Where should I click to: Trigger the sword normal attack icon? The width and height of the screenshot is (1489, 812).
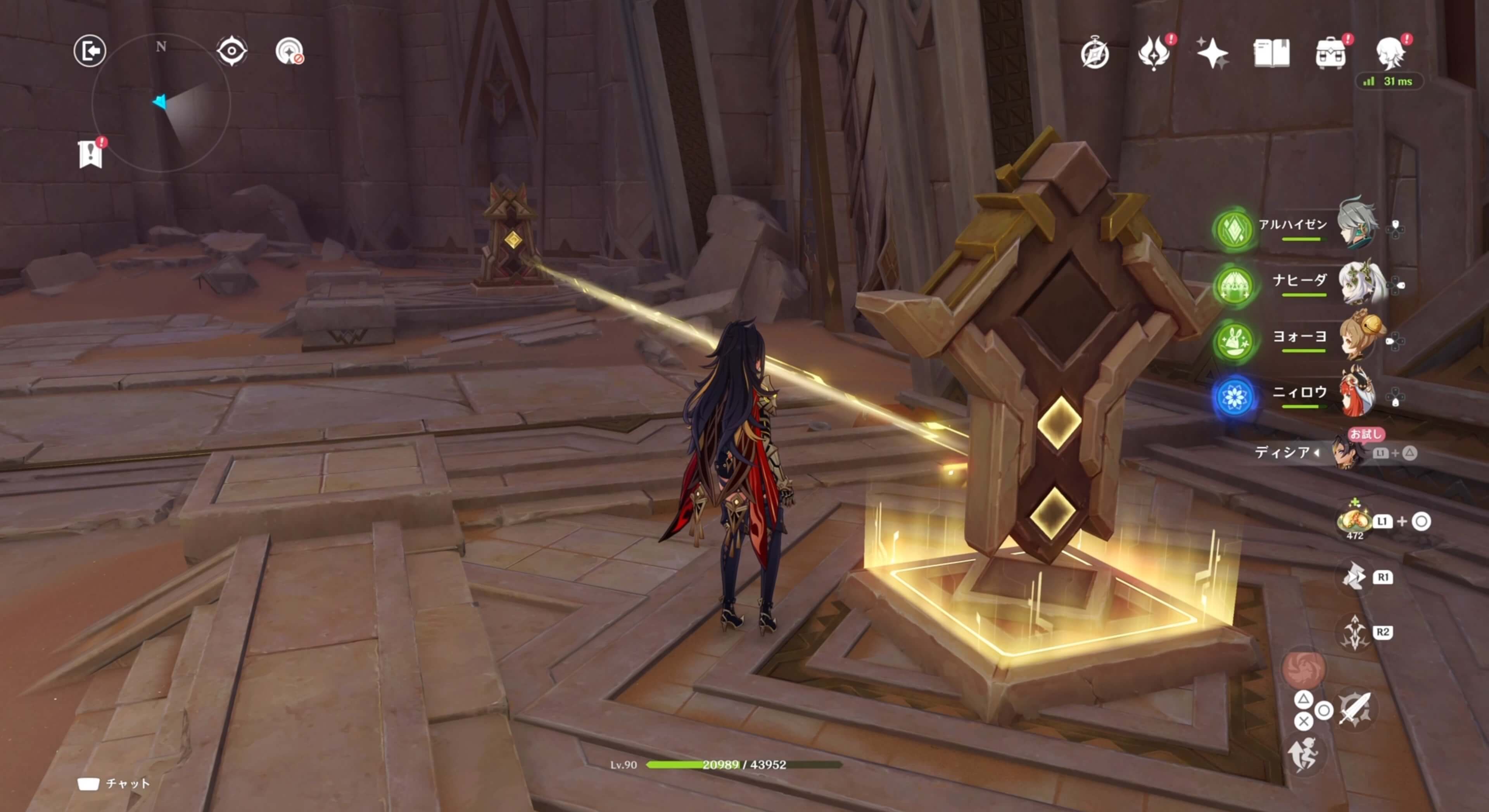coord(1355,709)
